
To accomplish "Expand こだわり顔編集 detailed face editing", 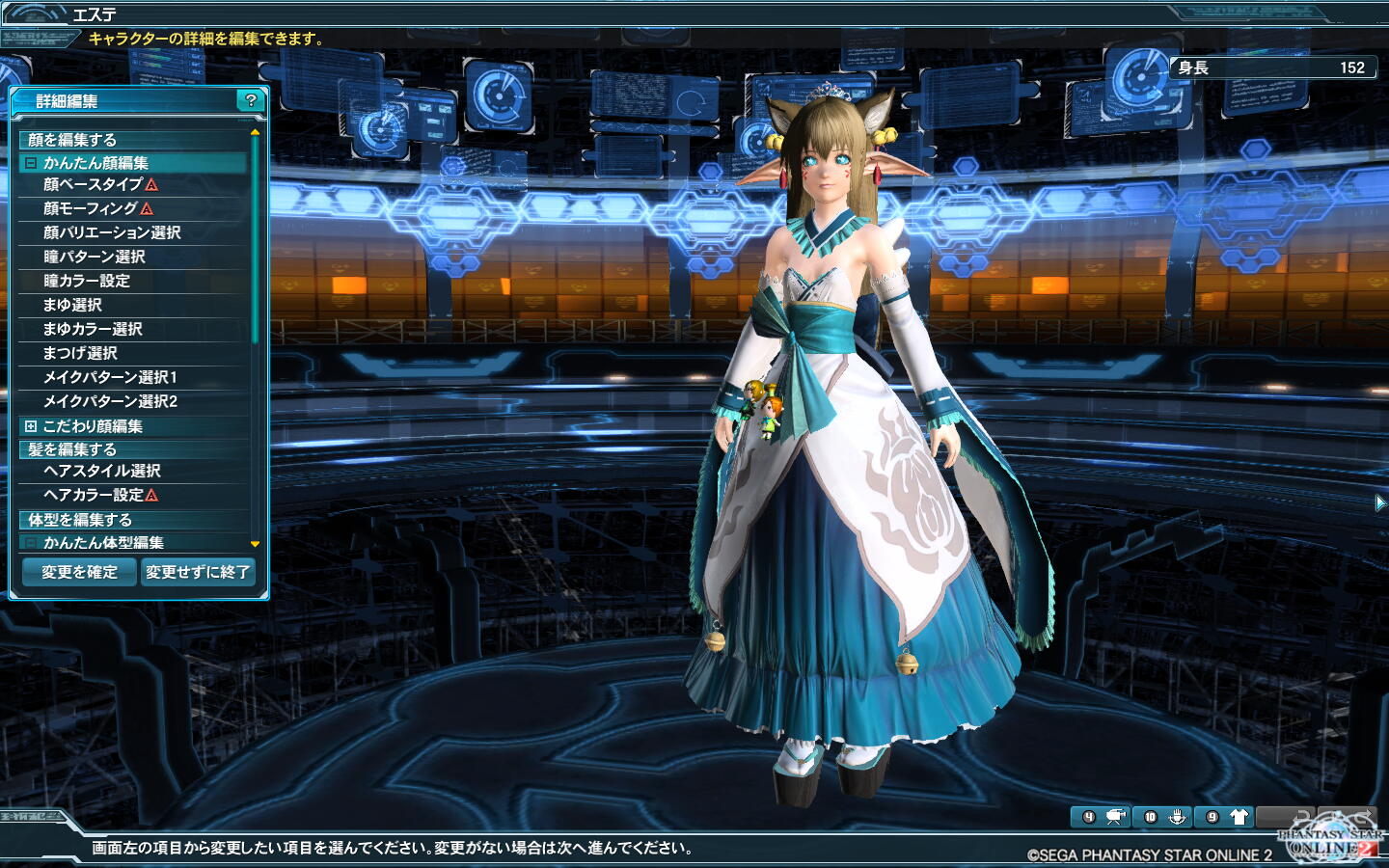I will [31, 426].
